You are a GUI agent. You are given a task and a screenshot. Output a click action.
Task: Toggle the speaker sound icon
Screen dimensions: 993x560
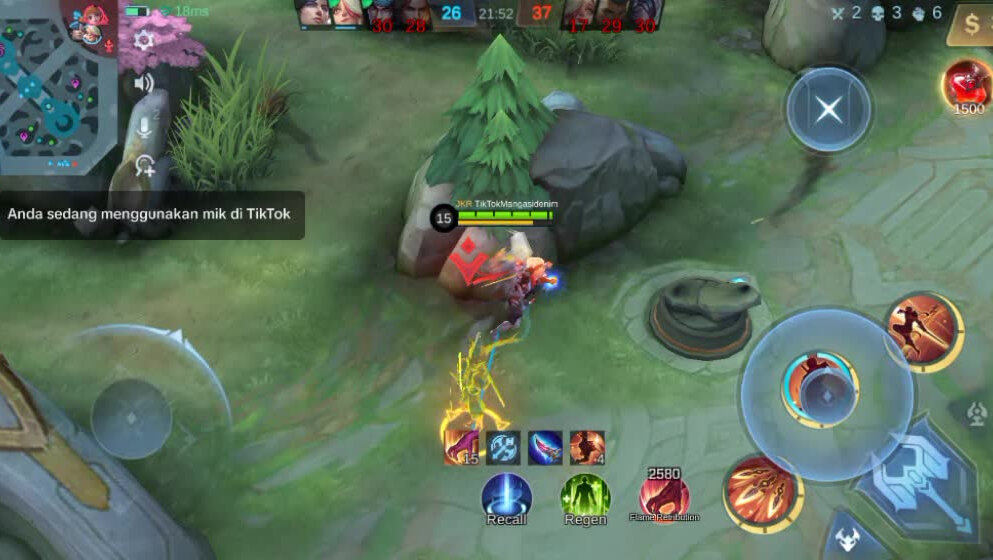[x=144, y=83]
